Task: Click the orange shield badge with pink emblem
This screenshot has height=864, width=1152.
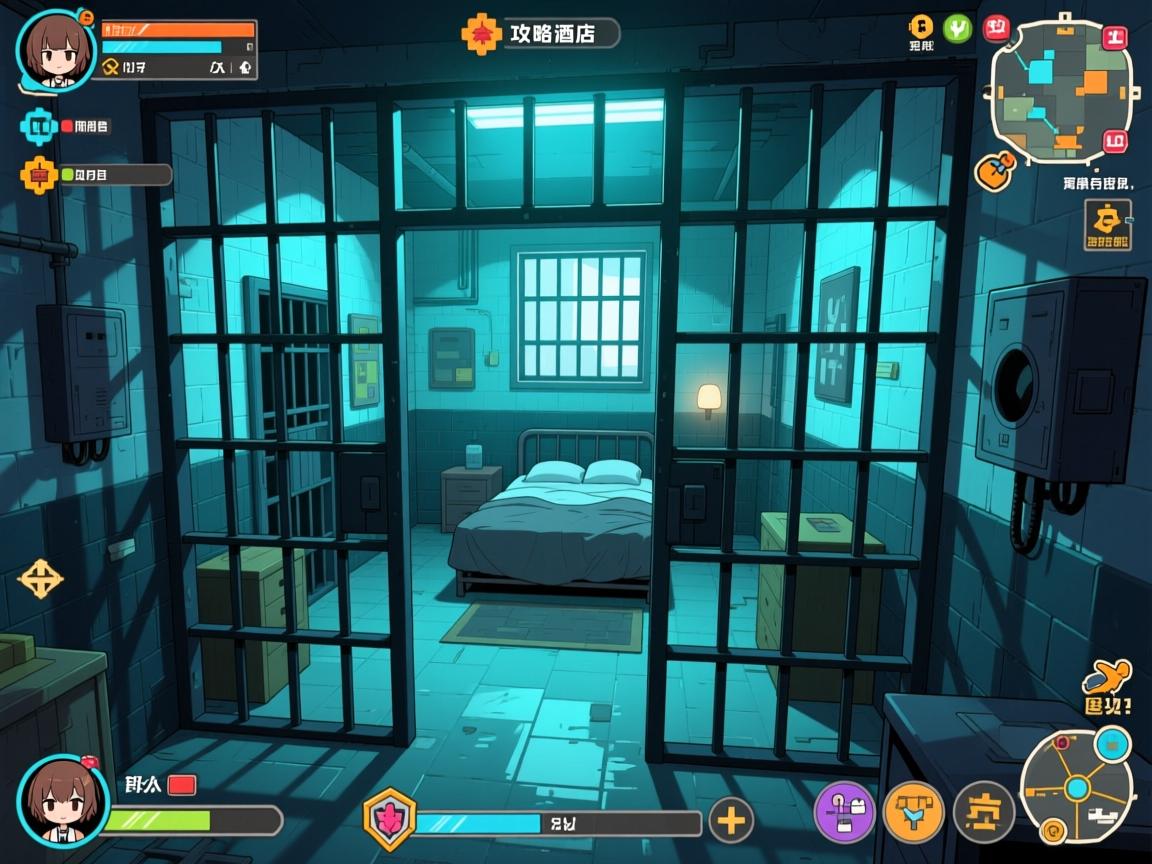Action: pyautogui.click(x=388, y=819)
